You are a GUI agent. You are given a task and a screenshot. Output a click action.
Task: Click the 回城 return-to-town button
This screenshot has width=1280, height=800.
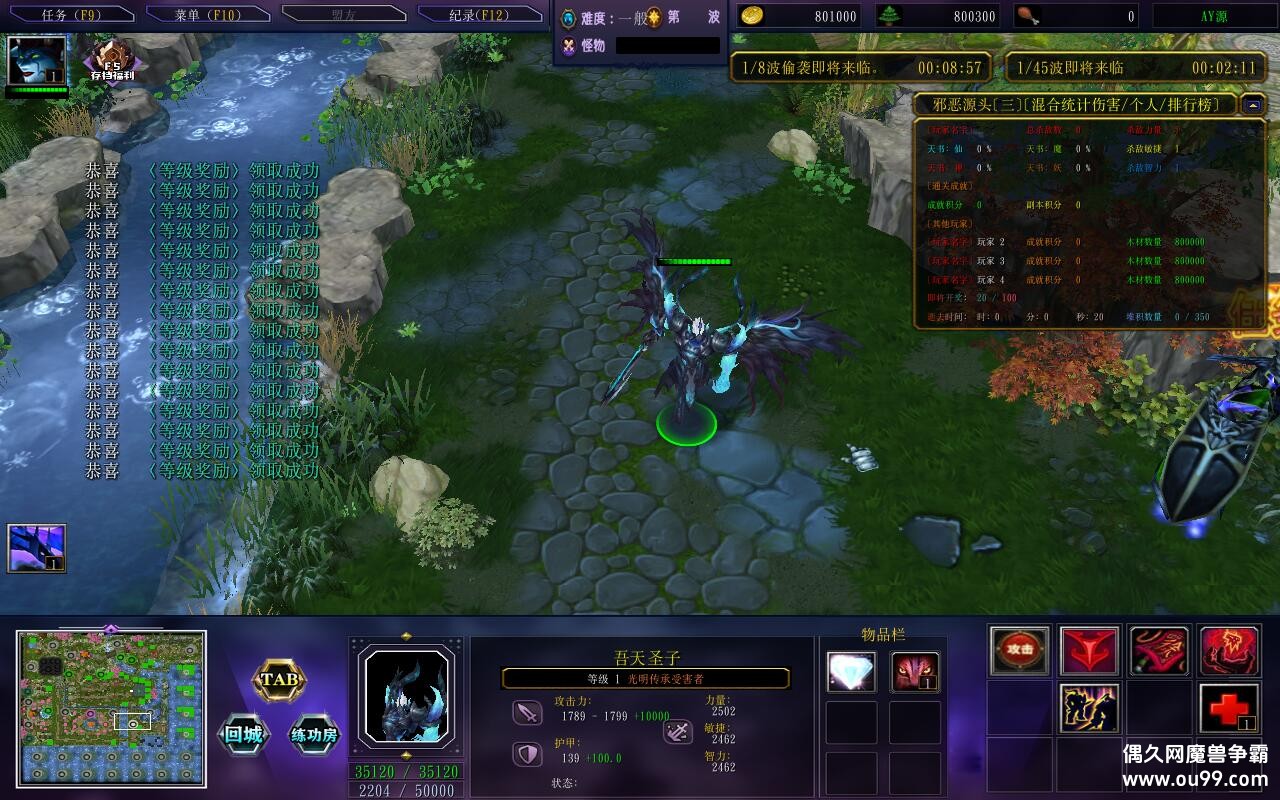click(x=243, y=736)
